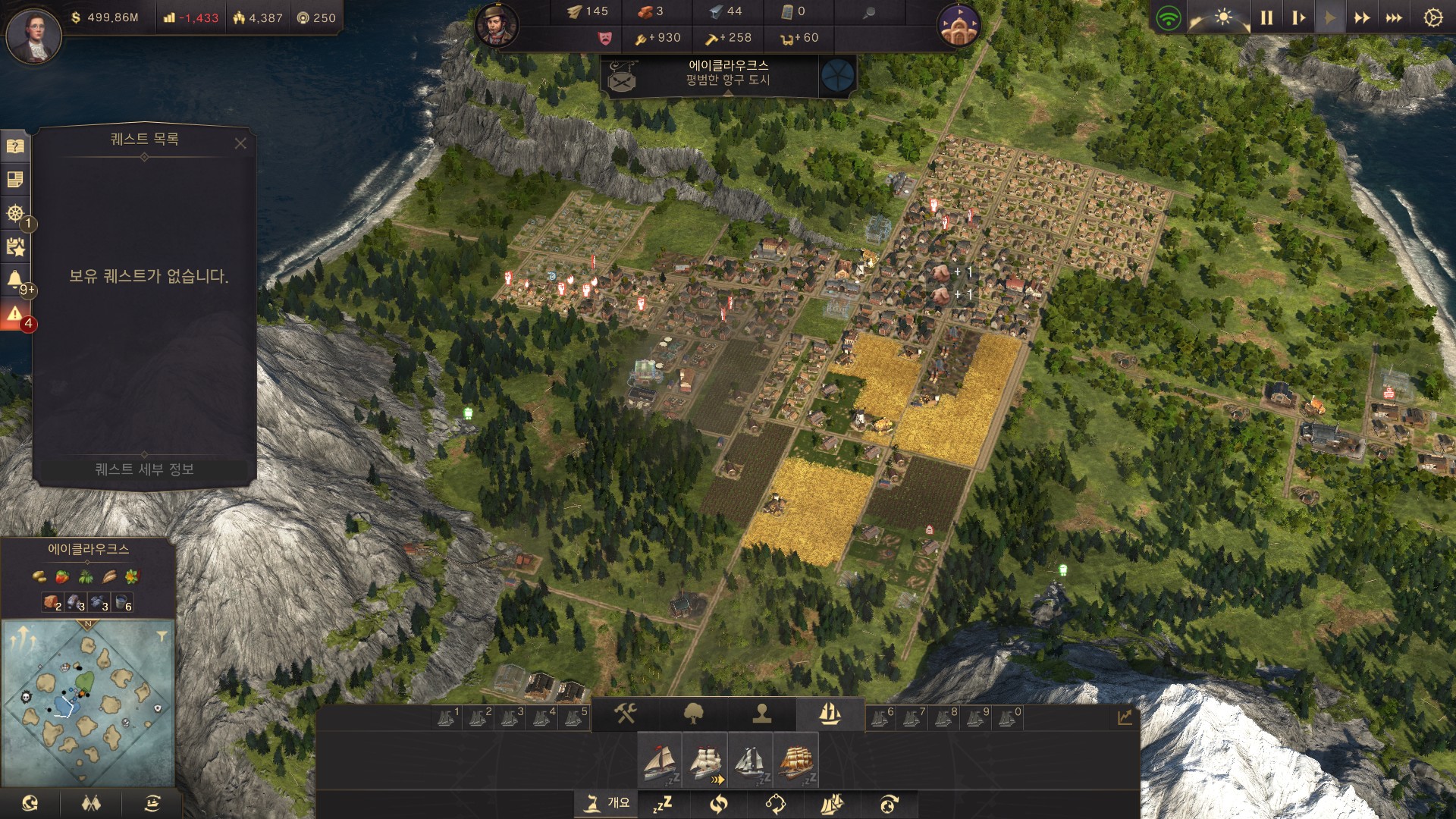The width and height of the screenshot is (1456, 819).
Task: Switch to the tree landscaping tab
Action: point(693,714)
